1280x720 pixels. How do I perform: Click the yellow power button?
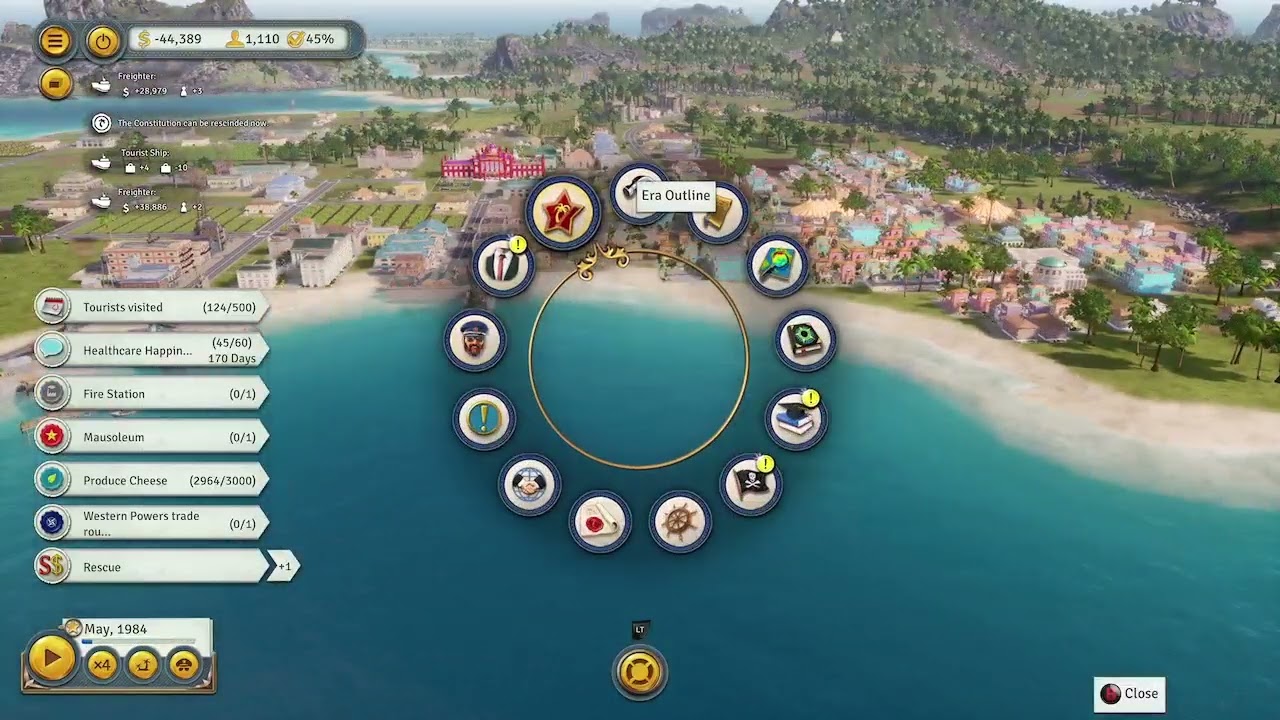103,41
